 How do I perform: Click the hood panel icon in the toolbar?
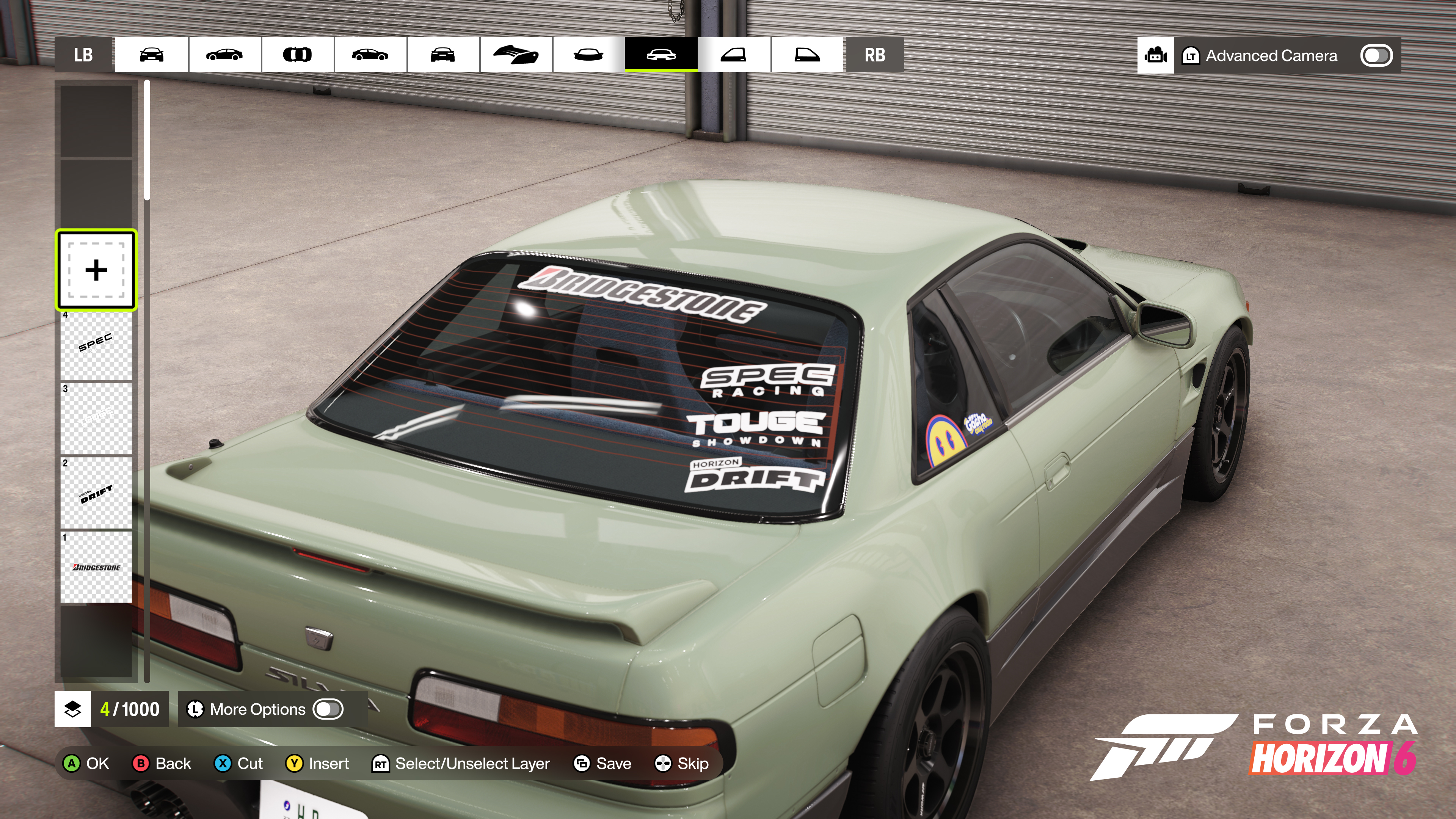[516, 55]
